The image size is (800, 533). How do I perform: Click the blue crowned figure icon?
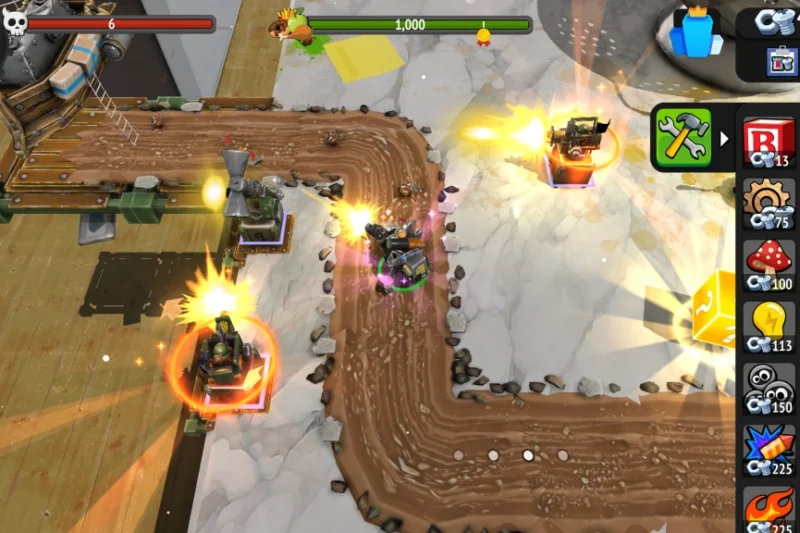(697, 32)
